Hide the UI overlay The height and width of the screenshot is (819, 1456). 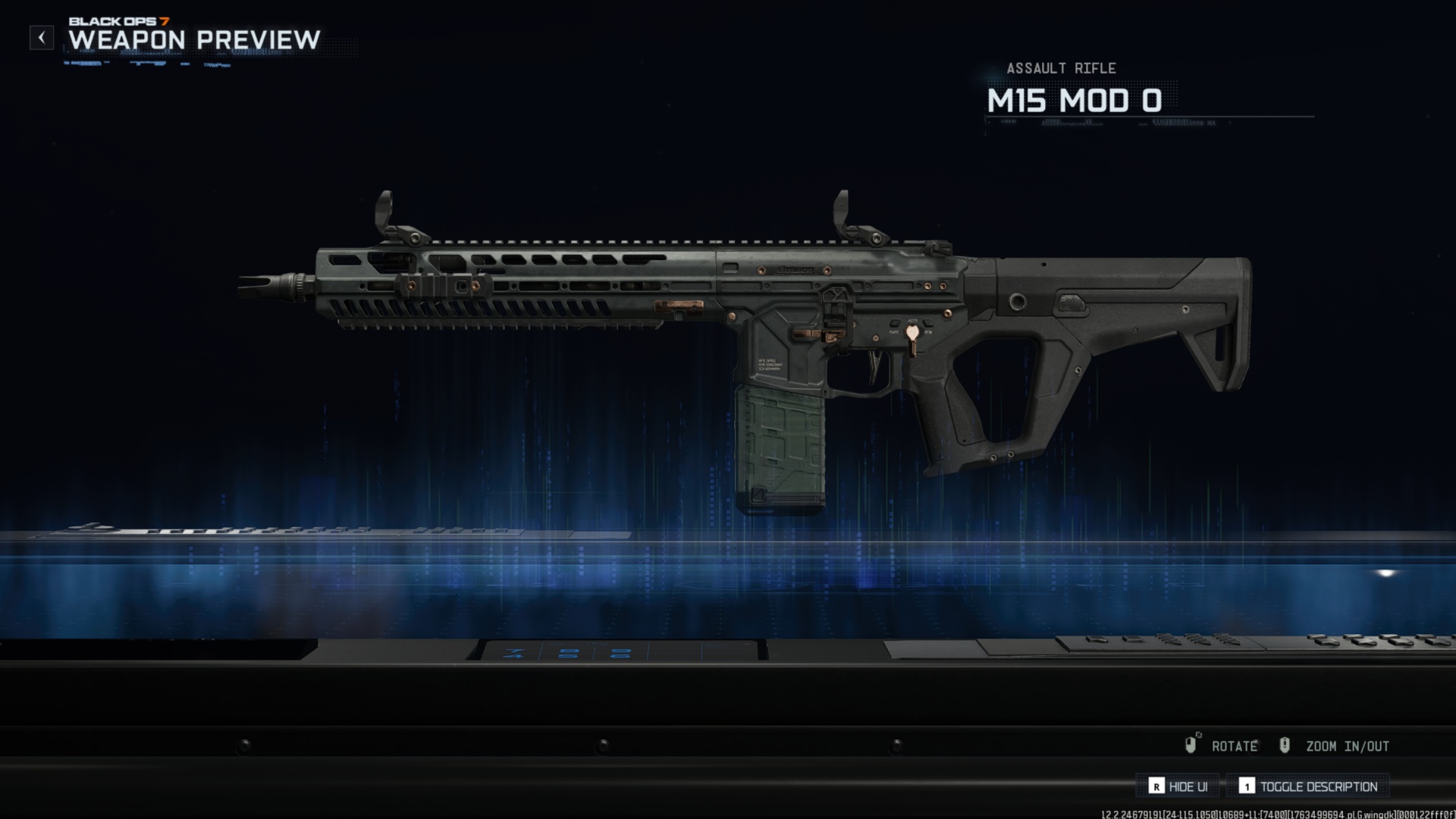[1178, 786]
